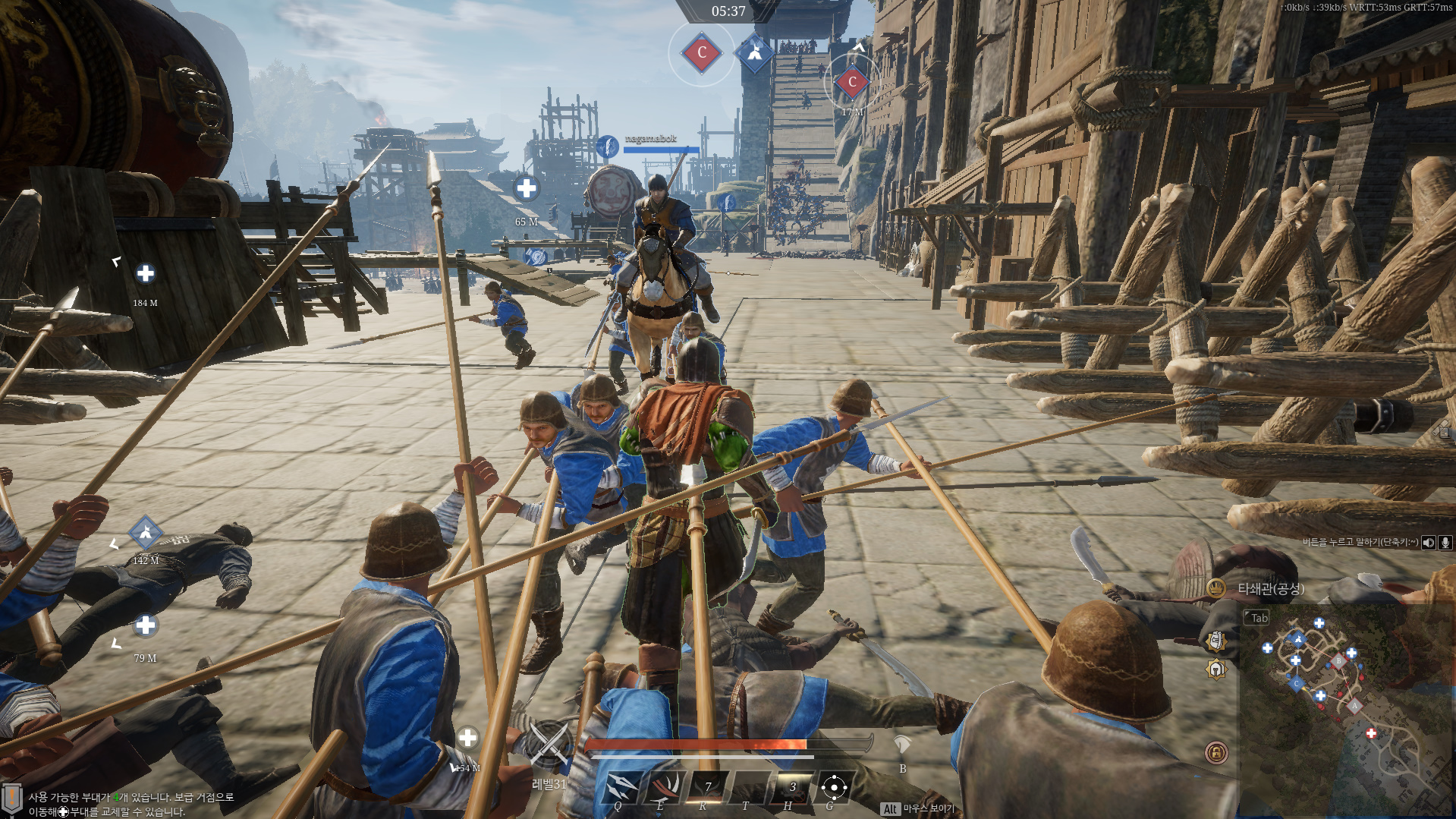The width and height of the screenshot is (1456, 819).
Task: Select the hotbar slot showing count 3
Action: pyautogui.click(x=791, y=786)
